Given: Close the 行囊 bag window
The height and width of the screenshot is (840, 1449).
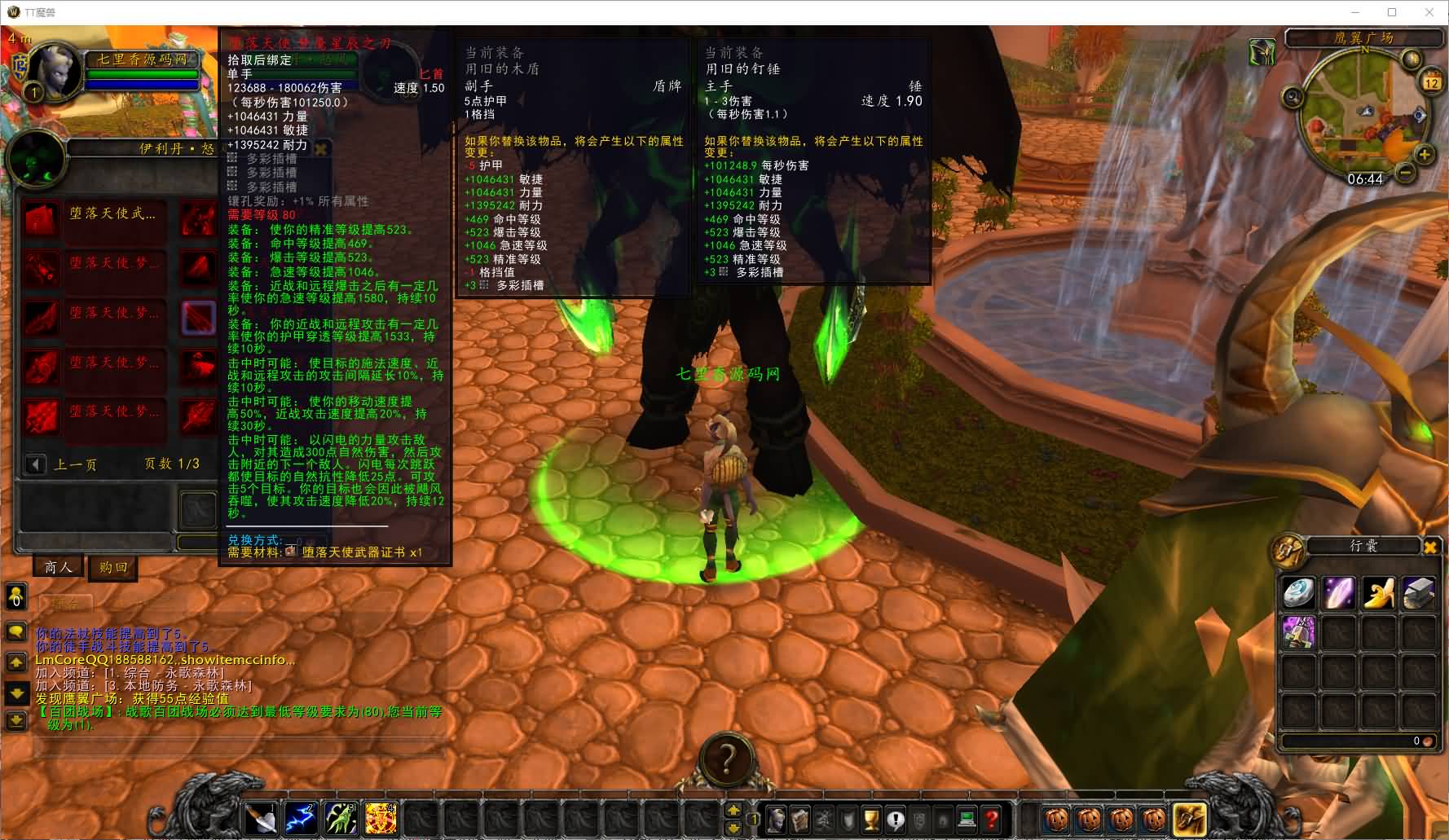Looking at the screenshot, I should click(1429, 547).
